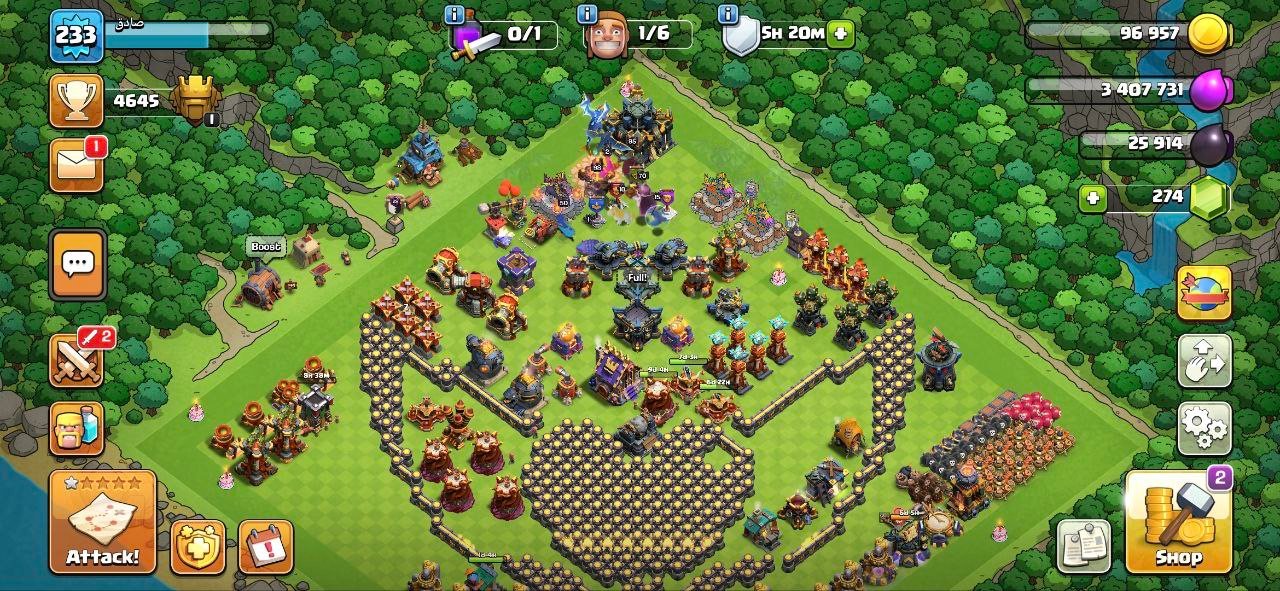Tap the Boost bubble over the building
This screenshot has width=1280, height=591.
point(266,246)
